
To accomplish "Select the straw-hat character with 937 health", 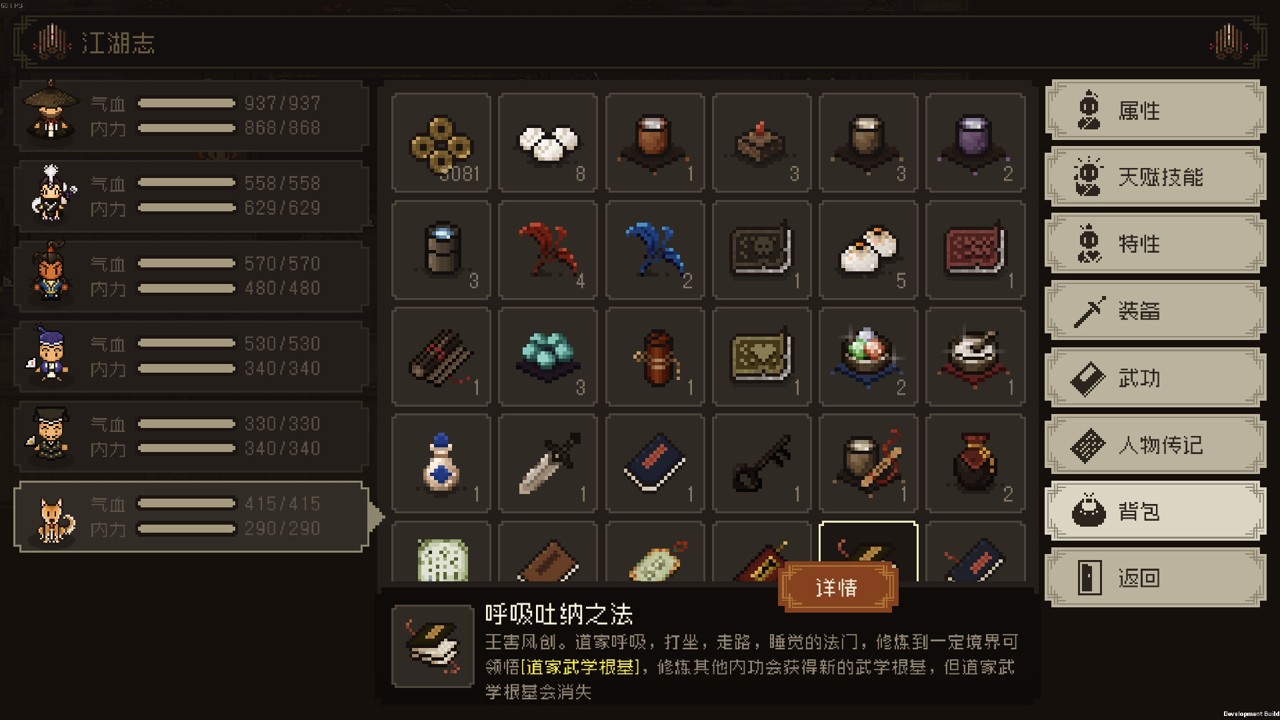I will pos(191,116).
